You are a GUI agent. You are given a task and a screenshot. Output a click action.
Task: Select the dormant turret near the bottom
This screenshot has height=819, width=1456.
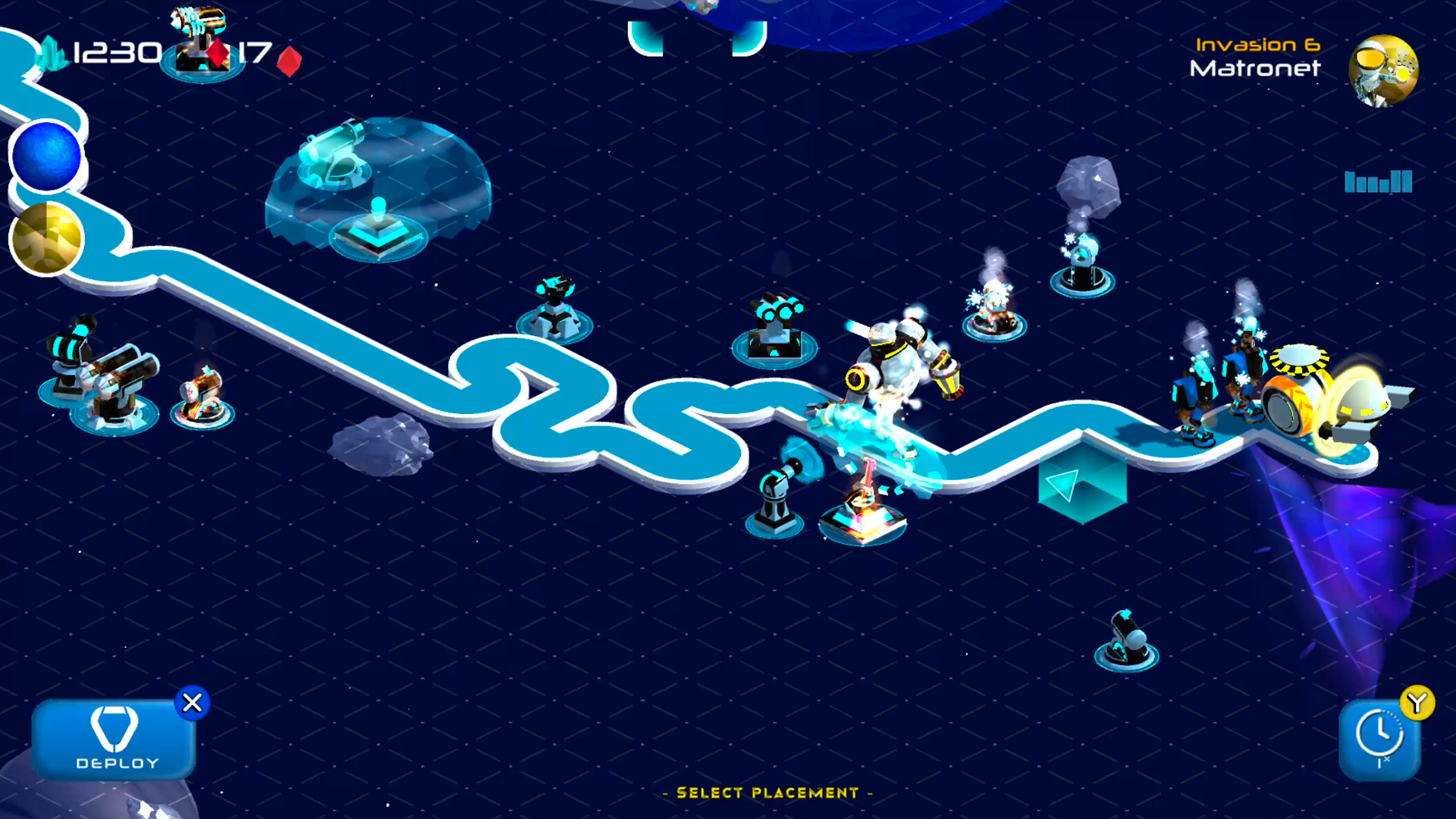1125,641
